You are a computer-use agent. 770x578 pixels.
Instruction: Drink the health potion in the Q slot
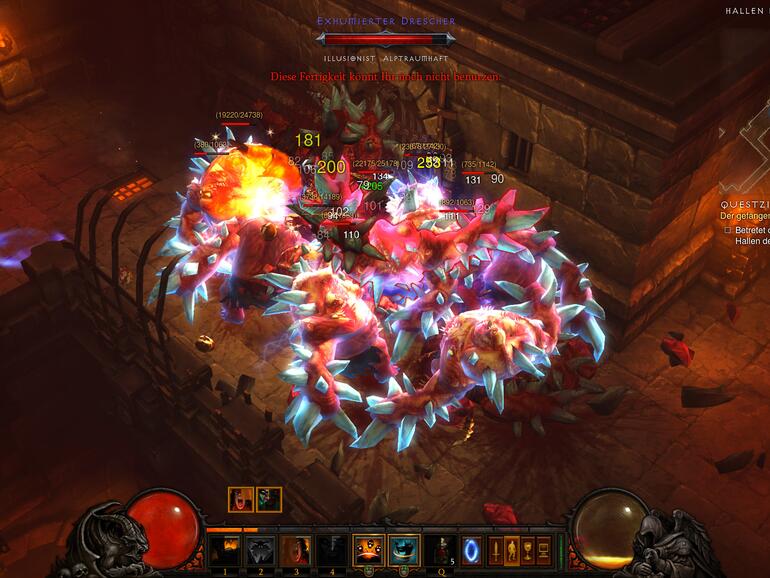click(x=440, y=550)
